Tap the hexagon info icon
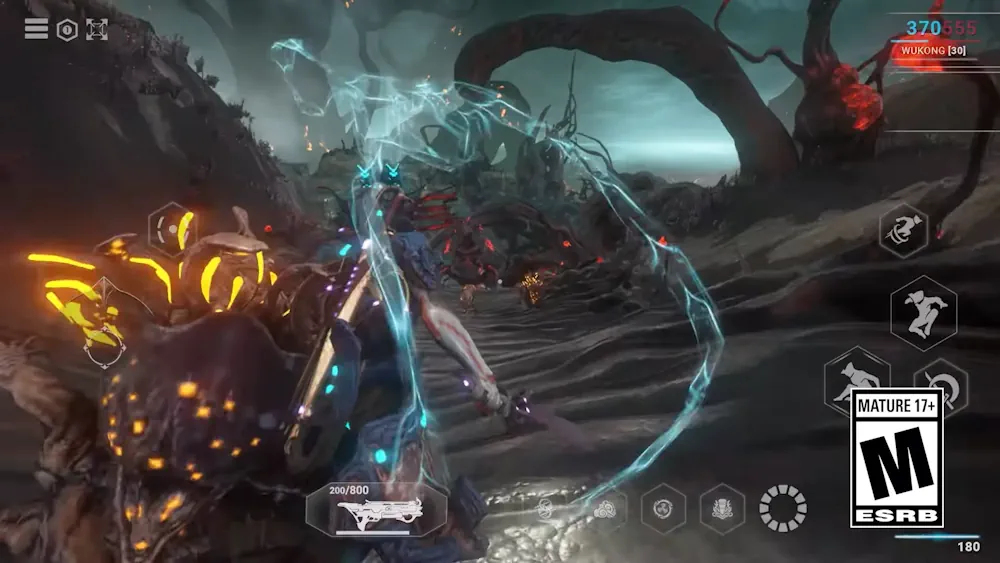Image resolution: width=1000 pixels, height=563 pixels. click(x=67, y=29)
